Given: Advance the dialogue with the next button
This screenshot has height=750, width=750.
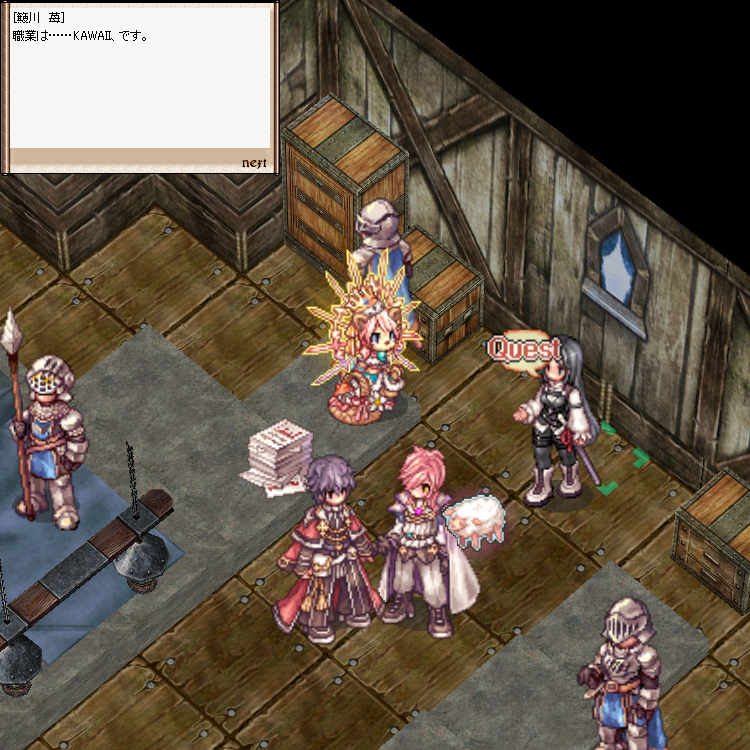Looking at the screenshot, I should pyautogui.click(x=254, y=163).
